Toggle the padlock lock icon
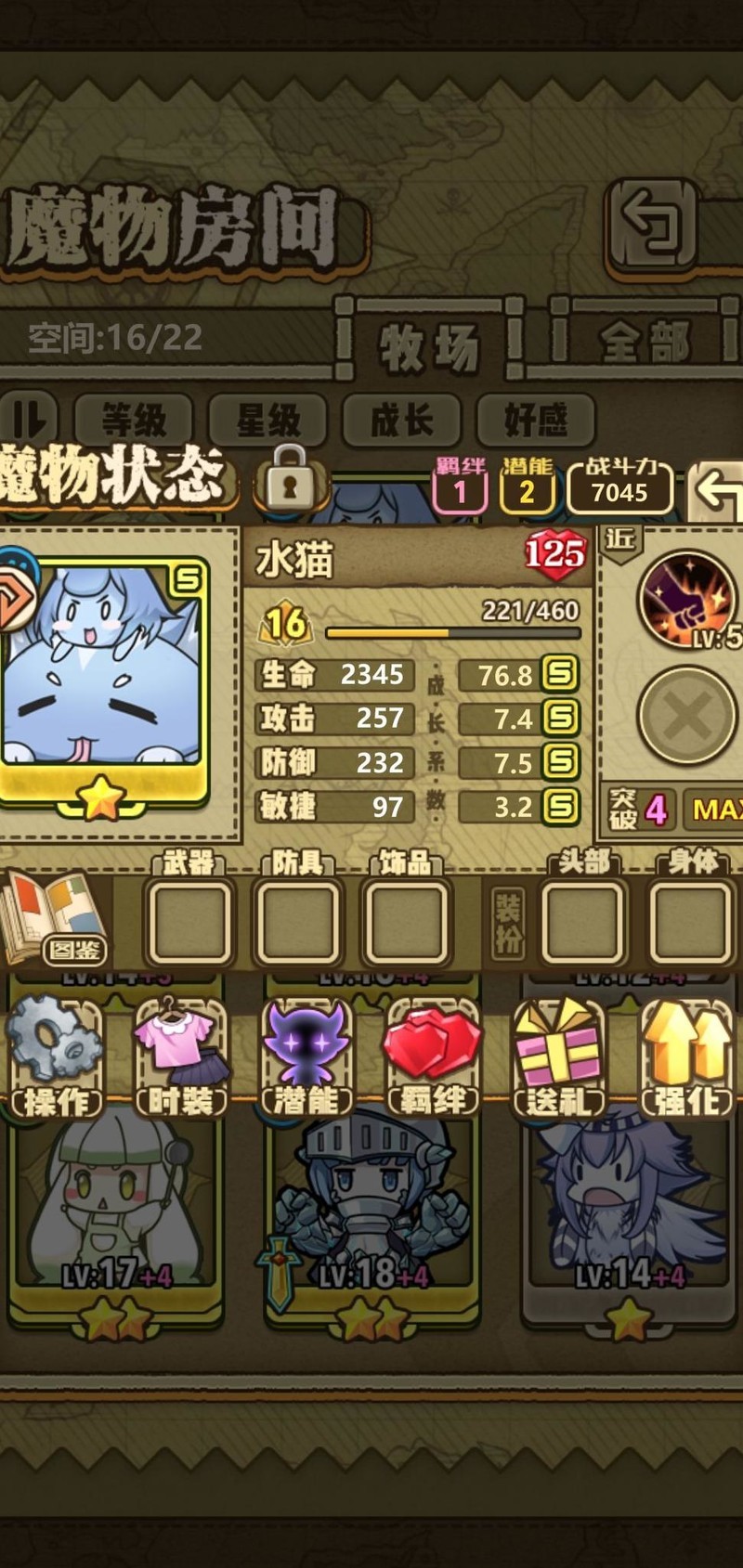Viewport: 743px width, 1568px height. coord(289,478)
